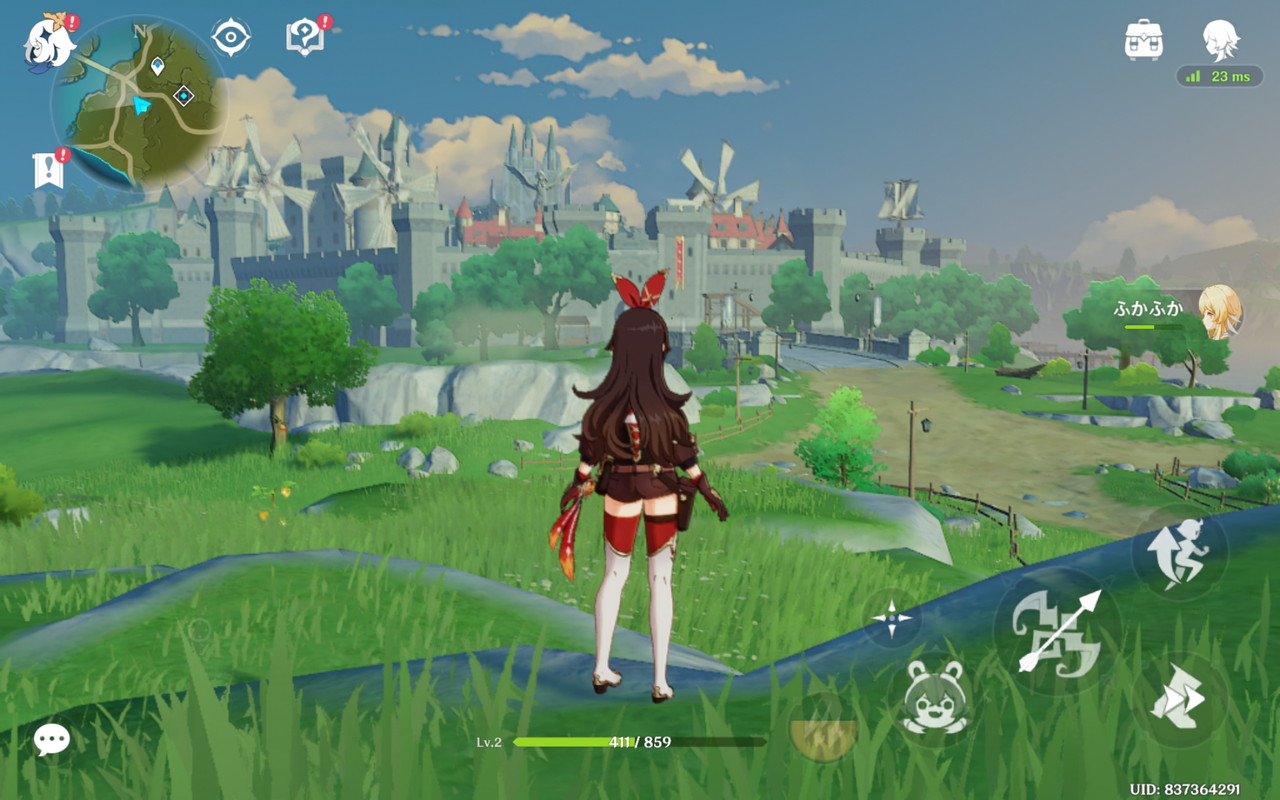Fire the bow normal attack button
This screenshot has height=800, width=1280.
[x=1057, y=631]
